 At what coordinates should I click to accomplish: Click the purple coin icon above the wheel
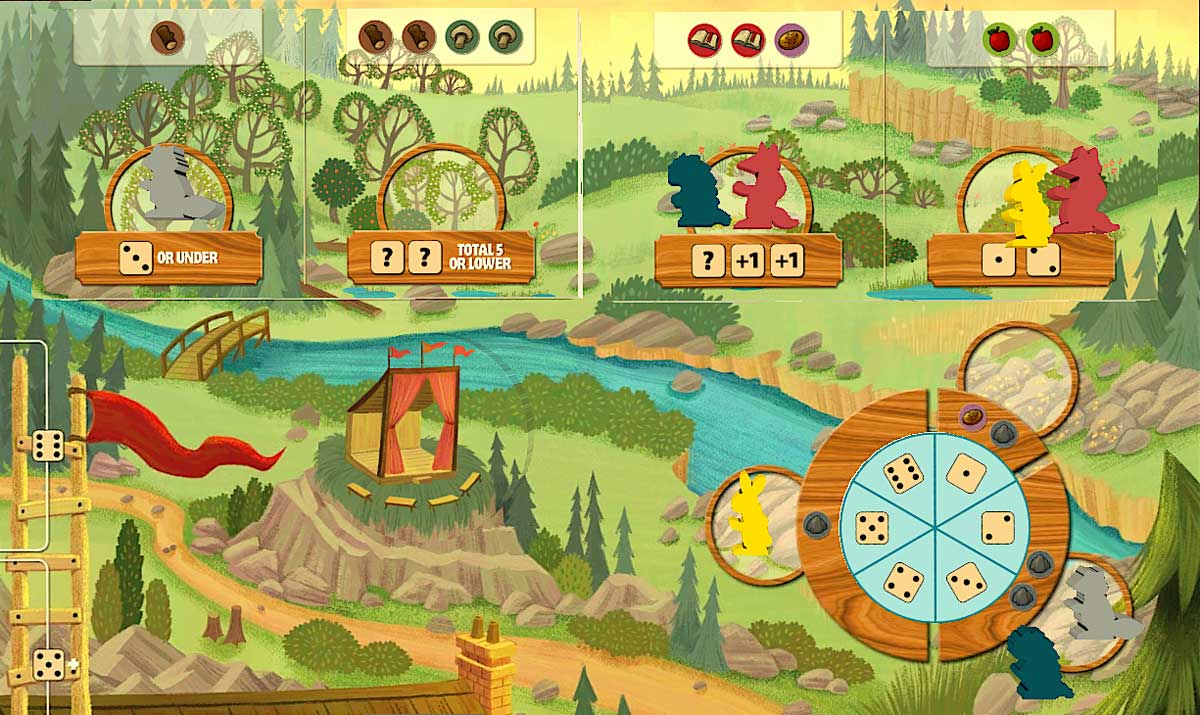tap(970, 415)
